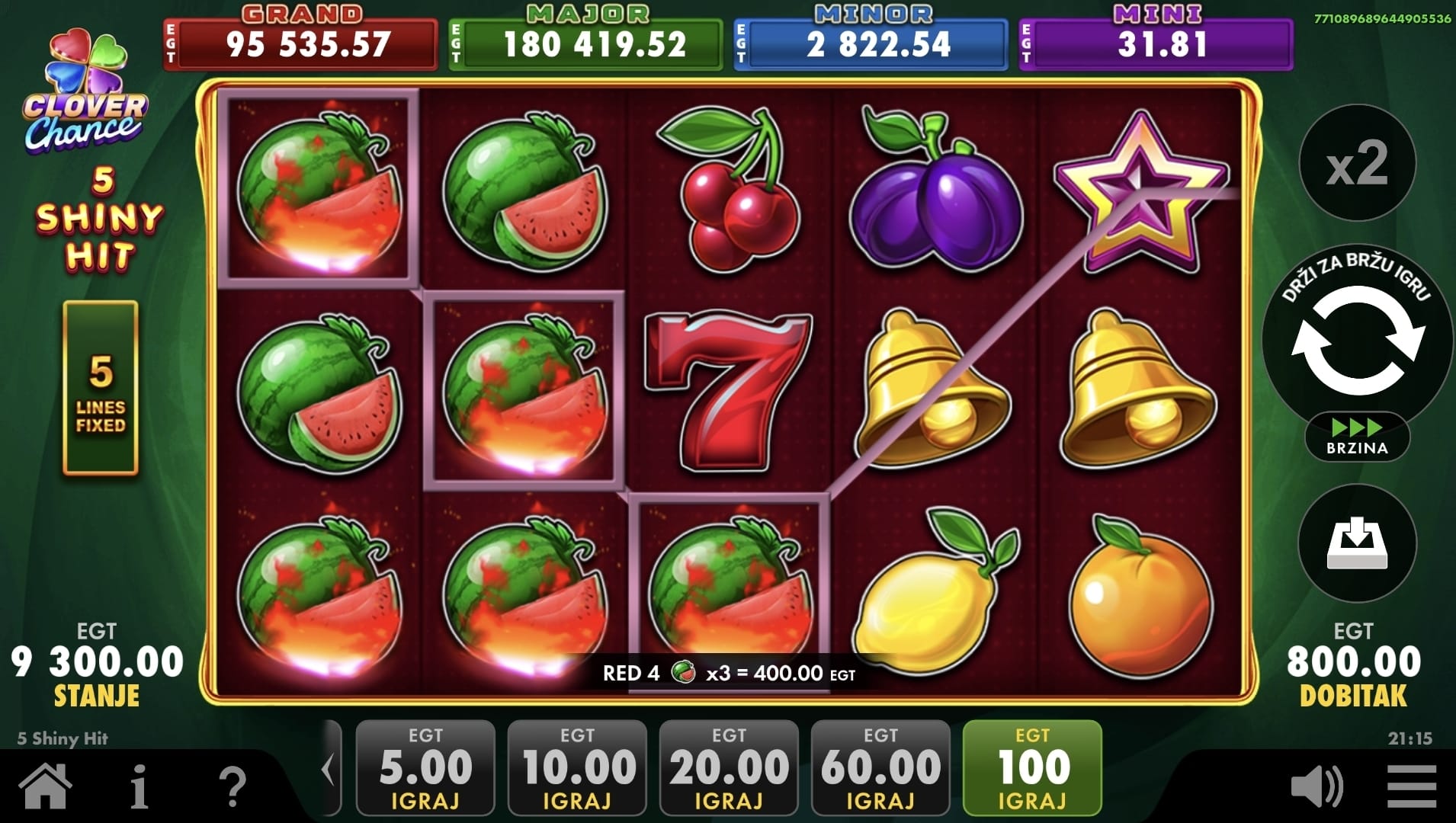Viewport: 1456px width, 823px height.
Task: Play with the 20.00 EGT bet
Action: (729, 768)
